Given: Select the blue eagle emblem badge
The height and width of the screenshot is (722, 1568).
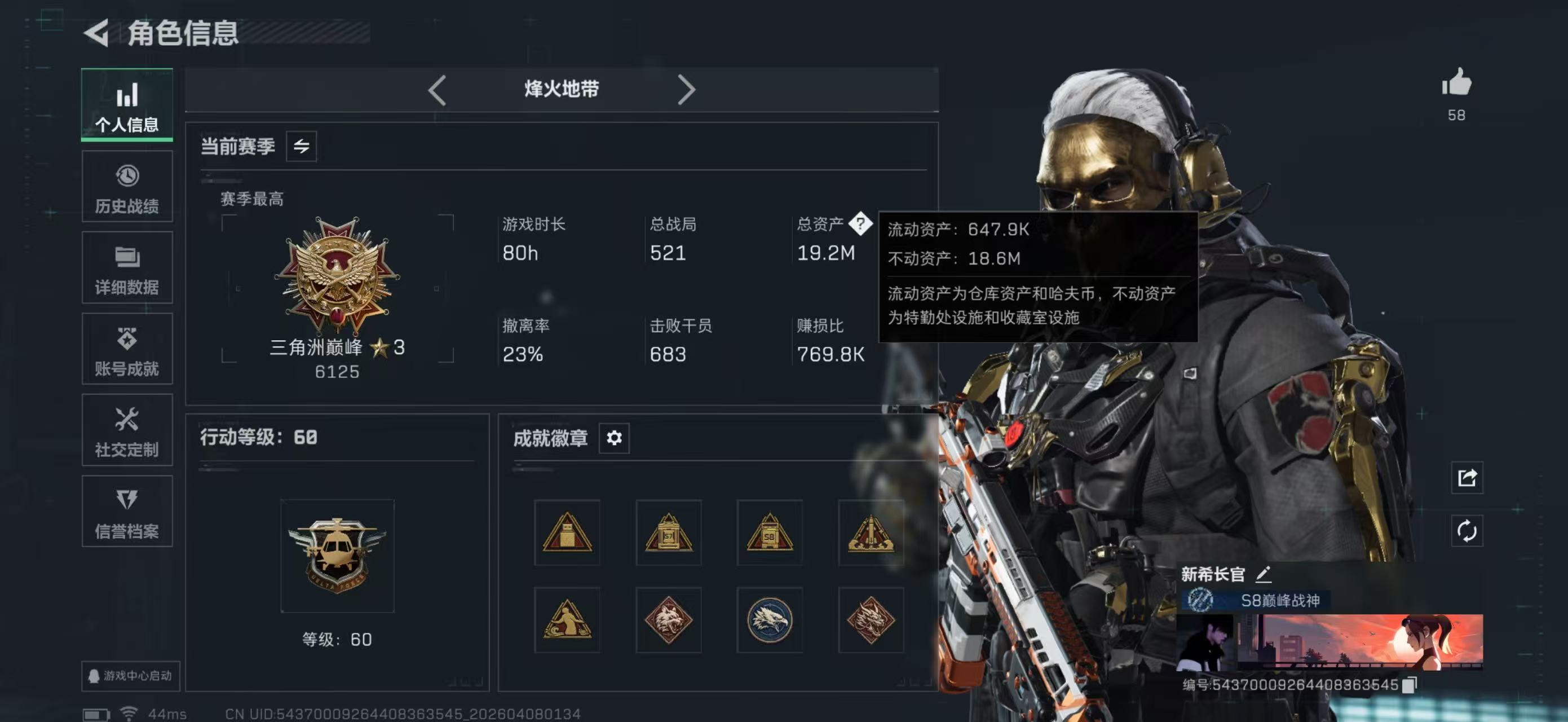Looking at the screenshot, I should pos(770,620).
